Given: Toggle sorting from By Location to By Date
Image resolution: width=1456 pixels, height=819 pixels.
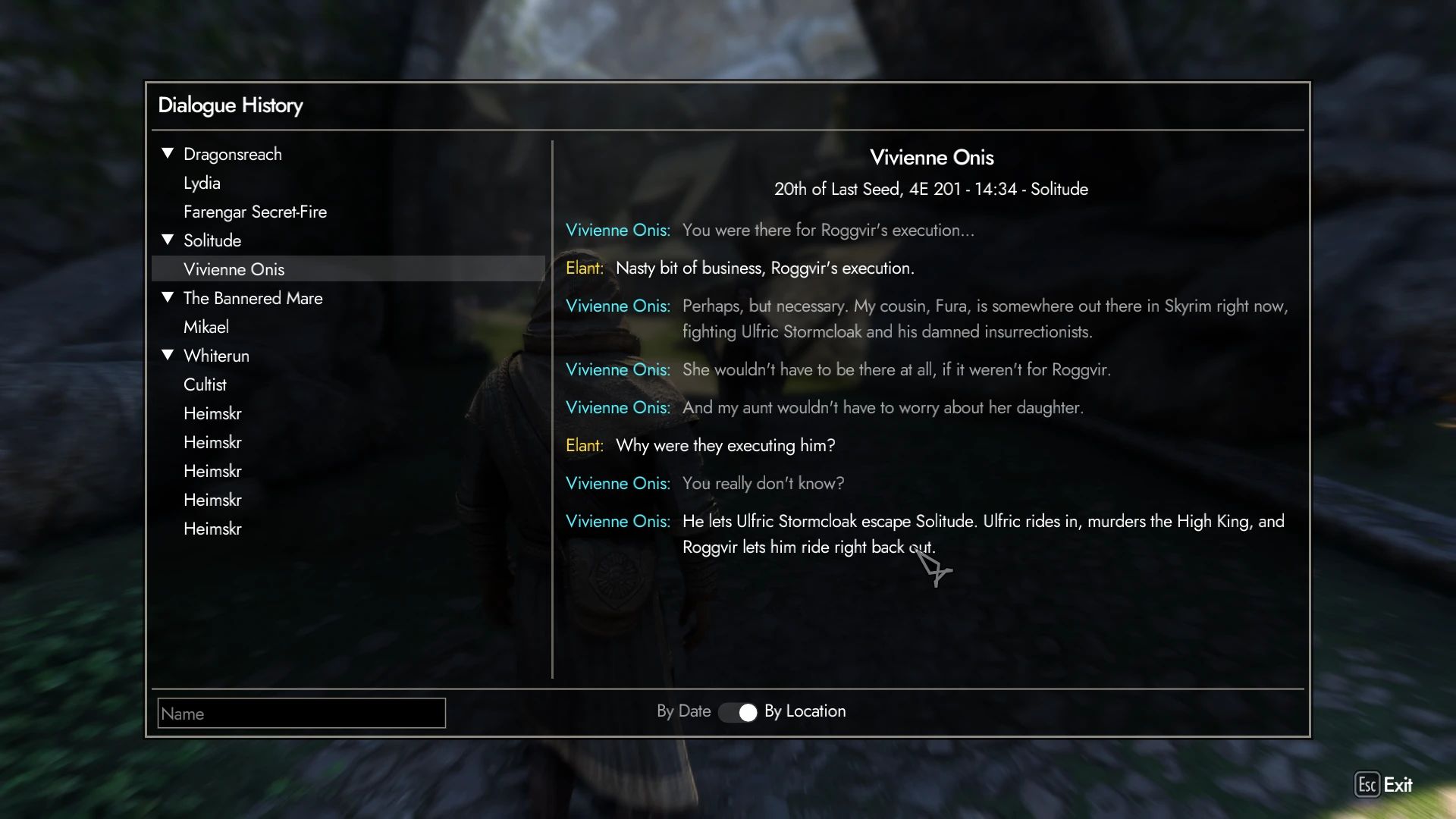Looking at the screenshot, I should 739,712.
